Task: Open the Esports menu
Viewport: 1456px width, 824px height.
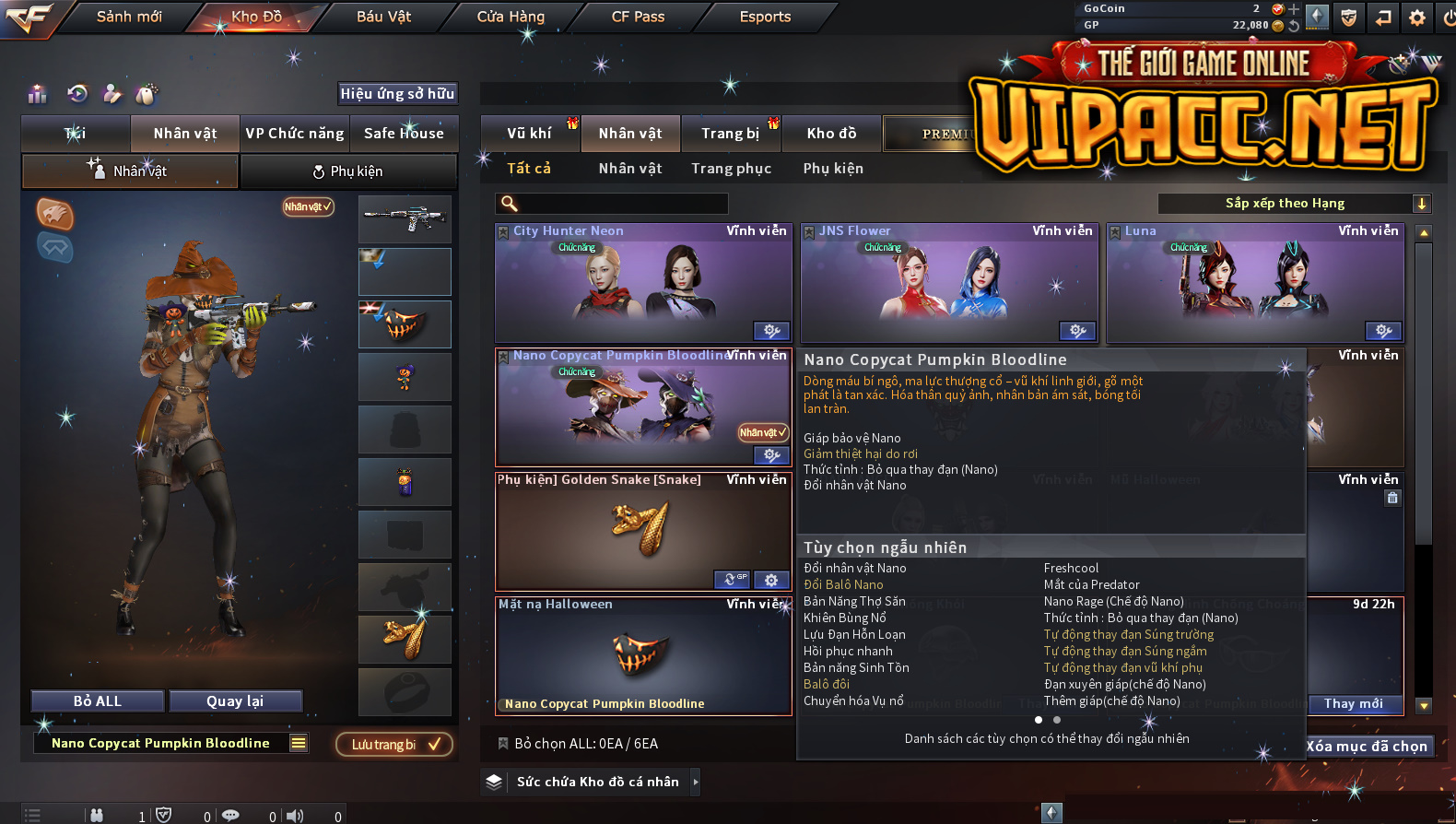Action: pos(765,17)
